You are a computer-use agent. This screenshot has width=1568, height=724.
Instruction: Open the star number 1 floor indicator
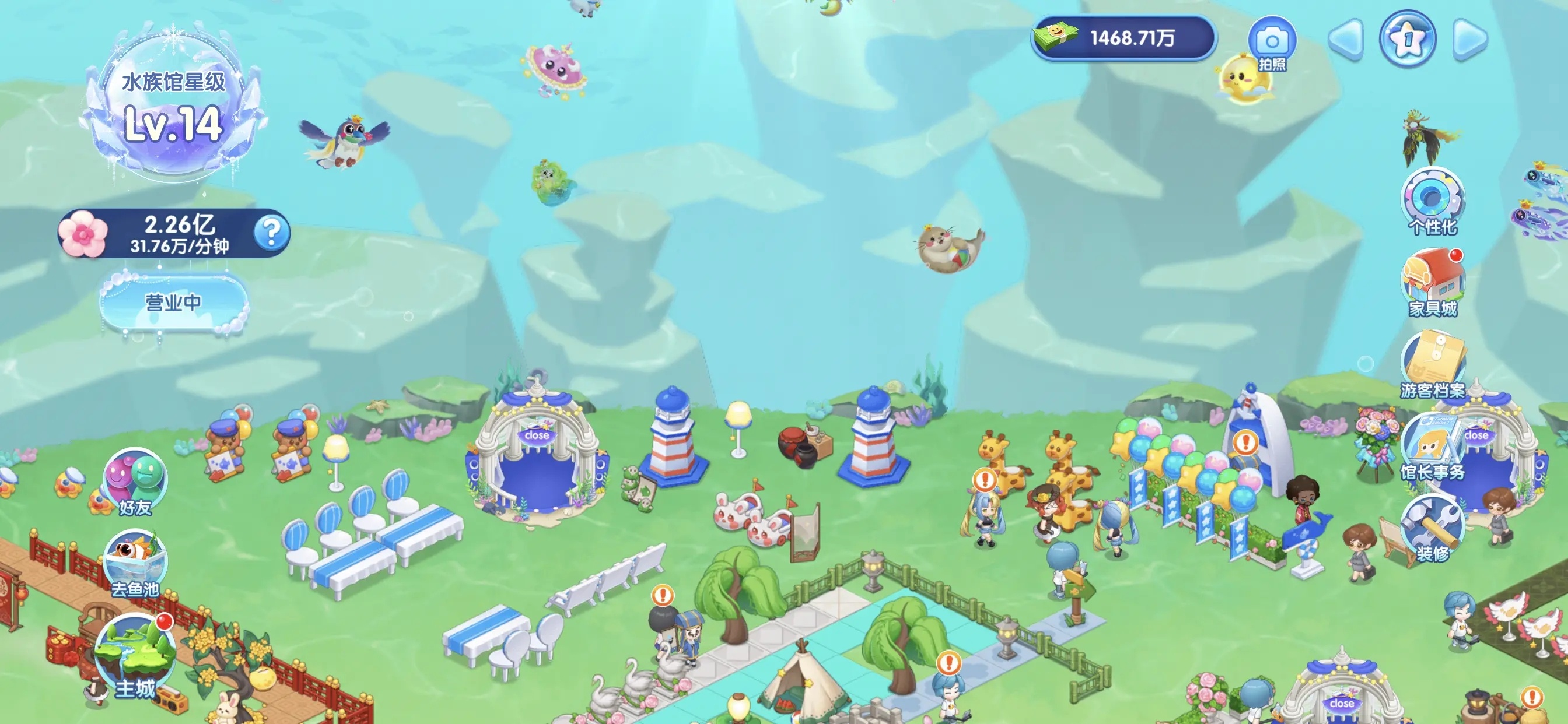(1408, 39)
